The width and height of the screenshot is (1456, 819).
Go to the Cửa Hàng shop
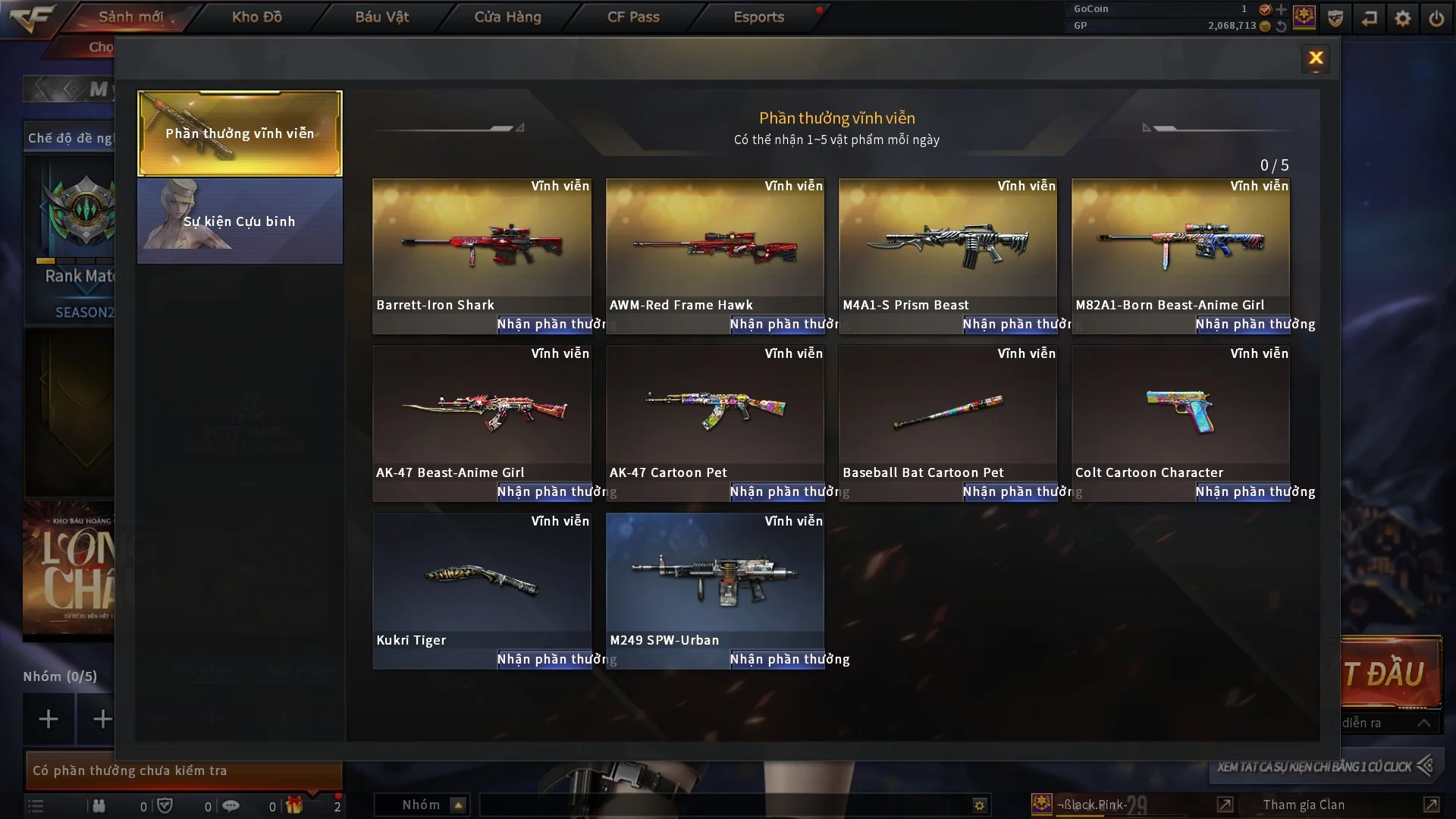coord(507,17)
